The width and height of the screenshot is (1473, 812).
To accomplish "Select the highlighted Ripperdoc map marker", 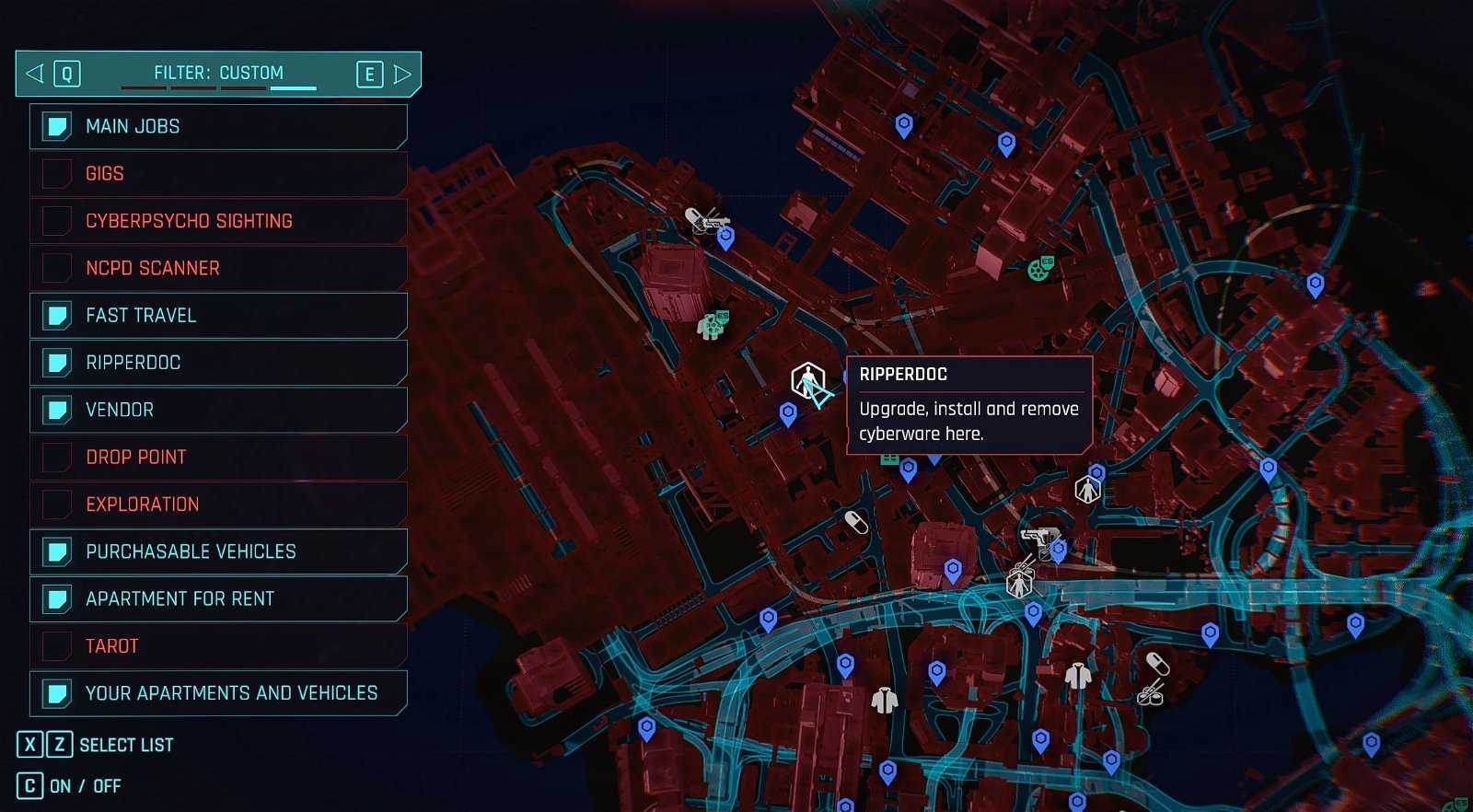I will 807,380.
